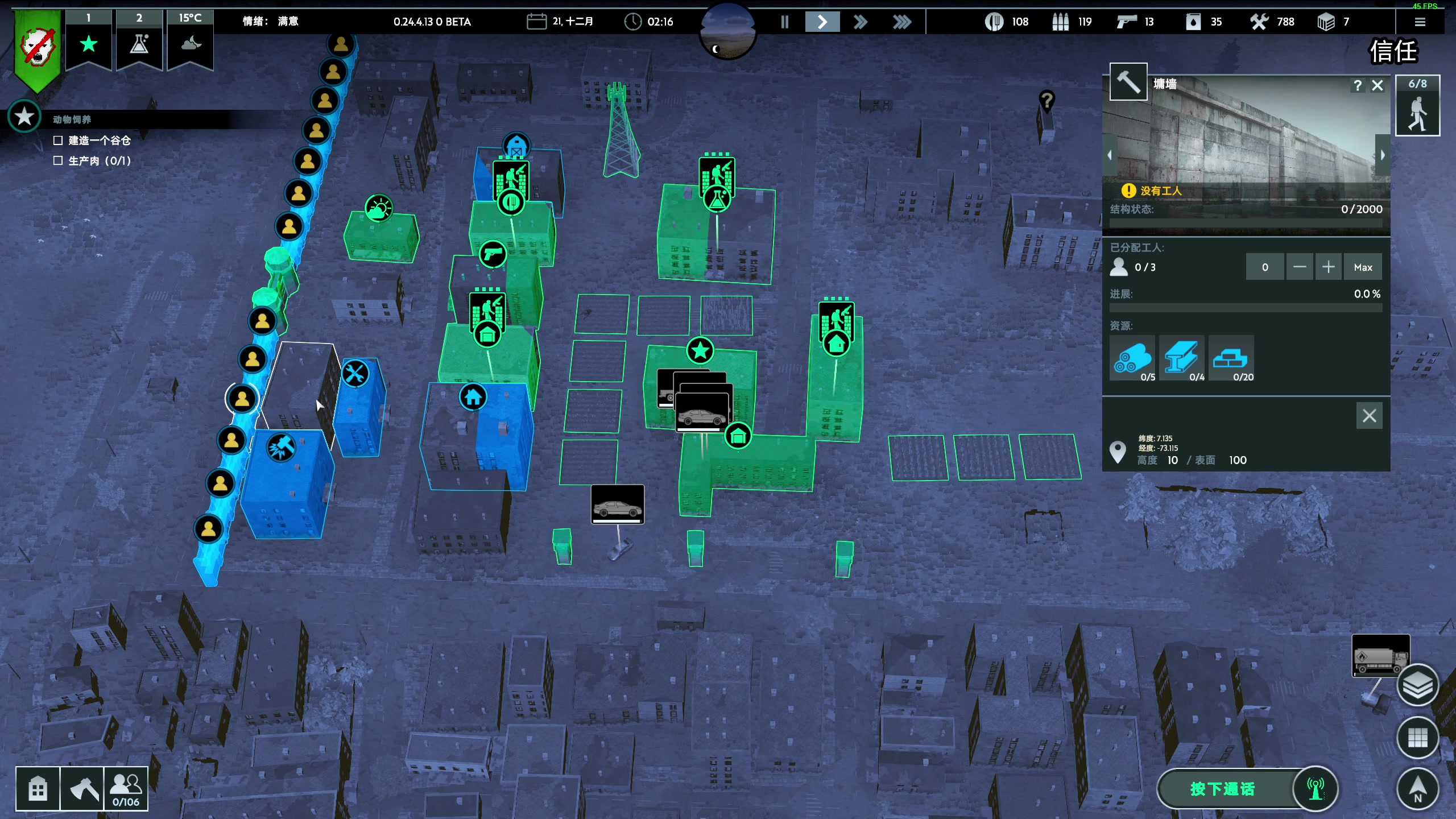This screenshot has width=1456, height=819.
Task: Toggle the grid view button
Action: pyautogui.click(x=1417, y=738)
